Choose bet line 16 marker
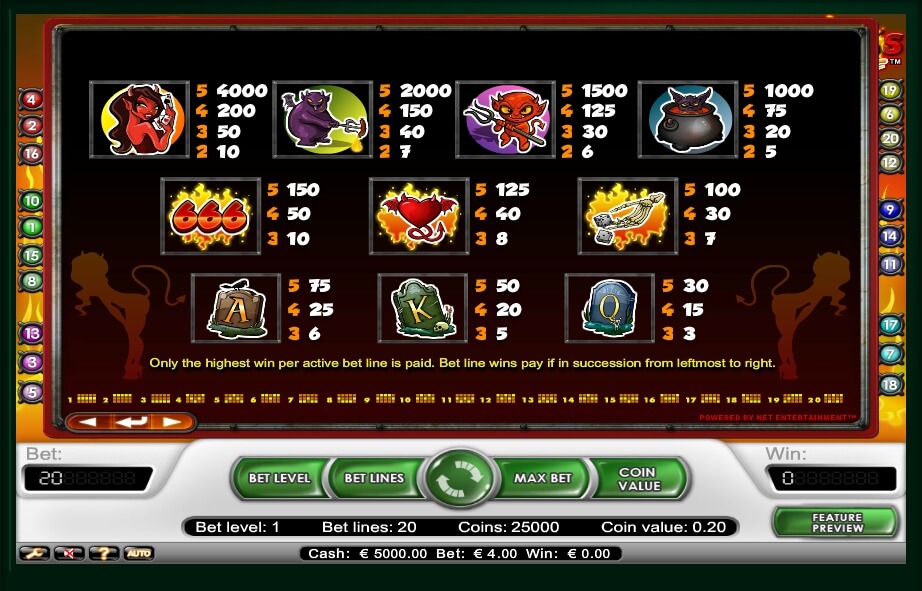Viewport: 922px width, 591px height. click(x=31, y=154)
